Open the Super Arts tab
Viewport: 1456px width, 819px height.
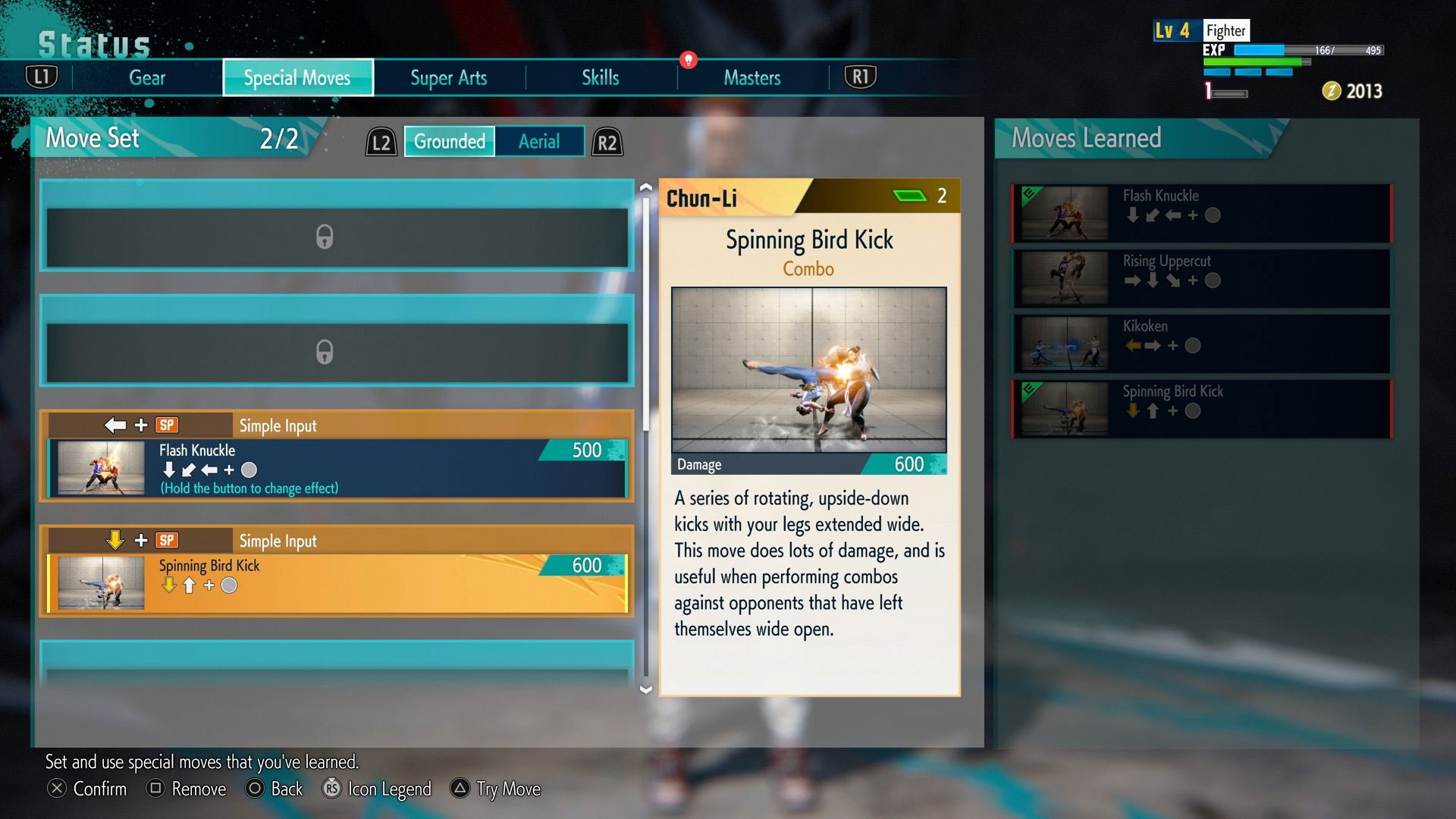click(x=448, y=77)
